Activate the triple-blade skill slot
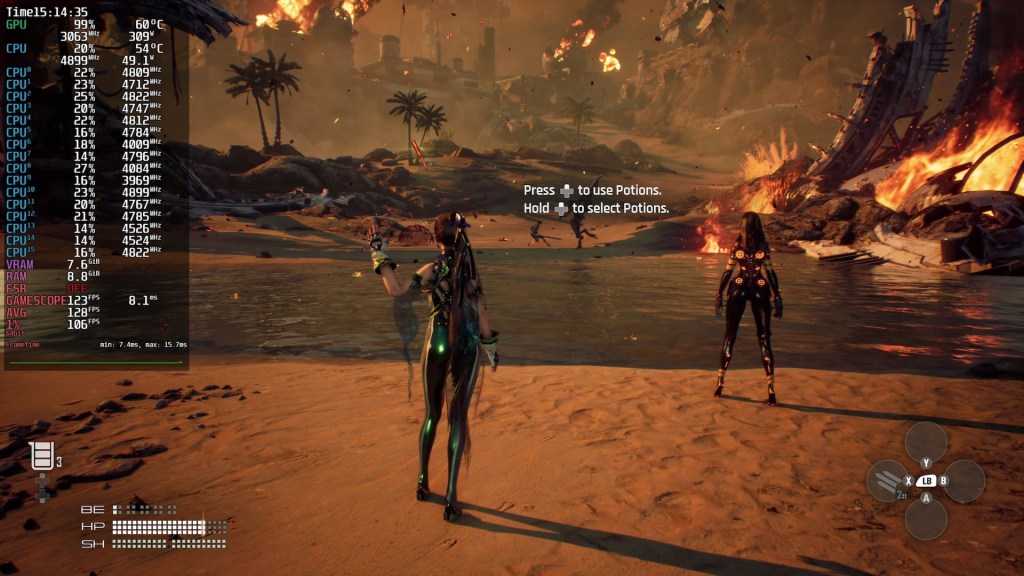 point(887,481)
